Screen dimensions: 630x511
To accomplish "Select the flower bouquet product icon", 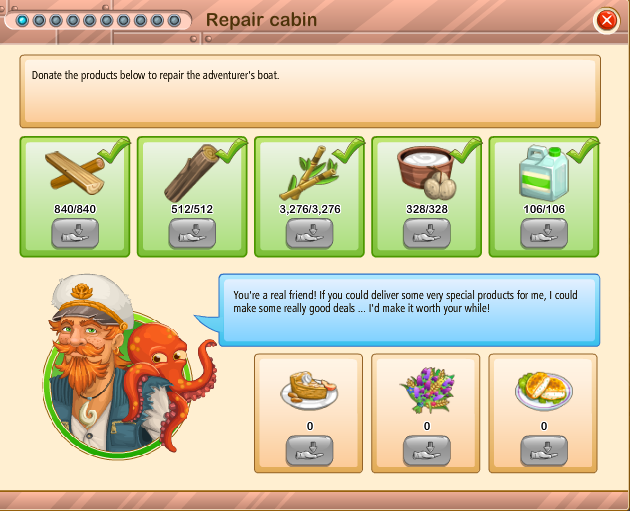I will [x=427, y=390].
